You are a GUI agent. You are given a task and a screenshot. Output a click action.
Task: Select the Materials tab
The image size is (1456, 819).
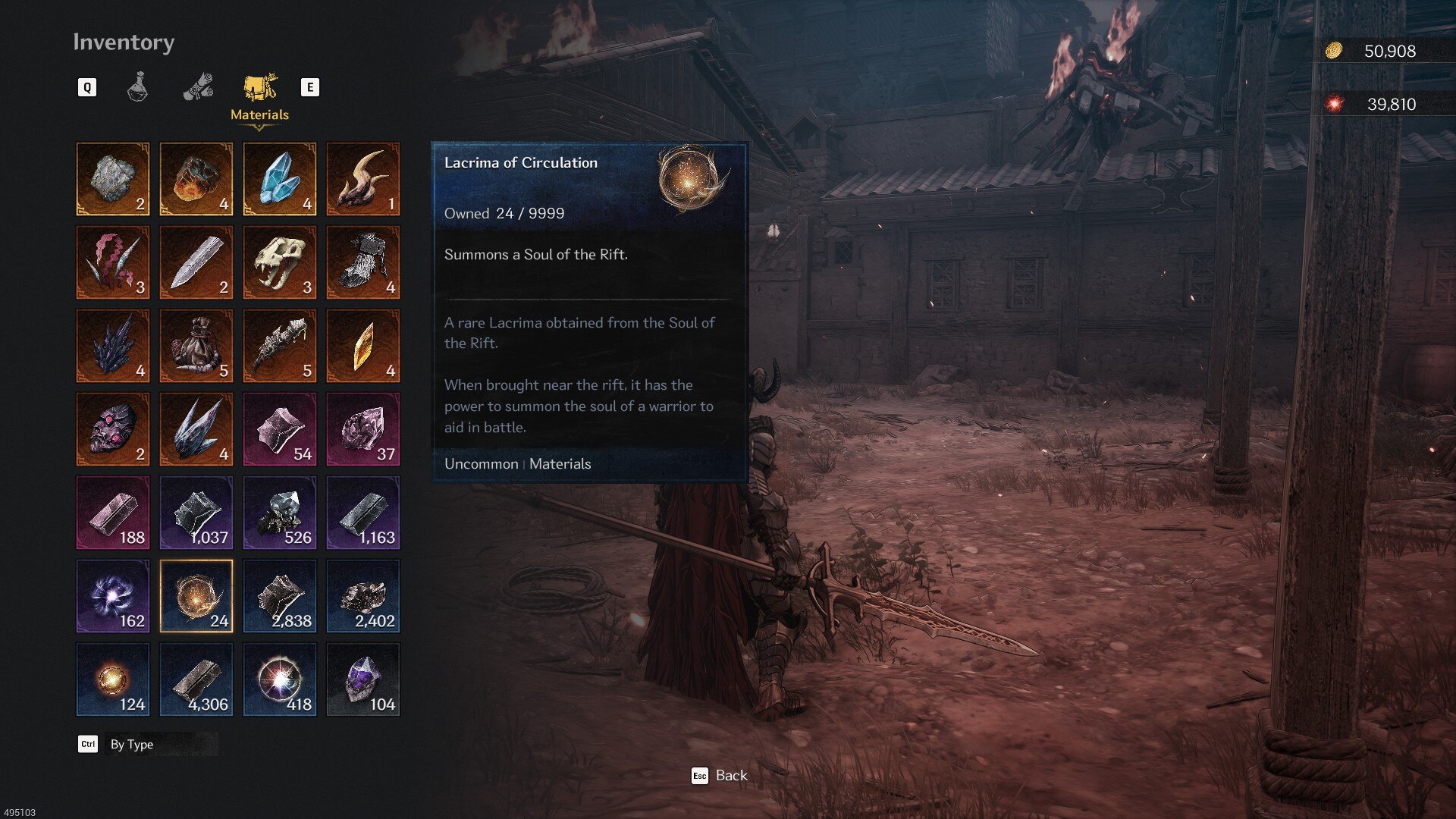tap(259, 96)
